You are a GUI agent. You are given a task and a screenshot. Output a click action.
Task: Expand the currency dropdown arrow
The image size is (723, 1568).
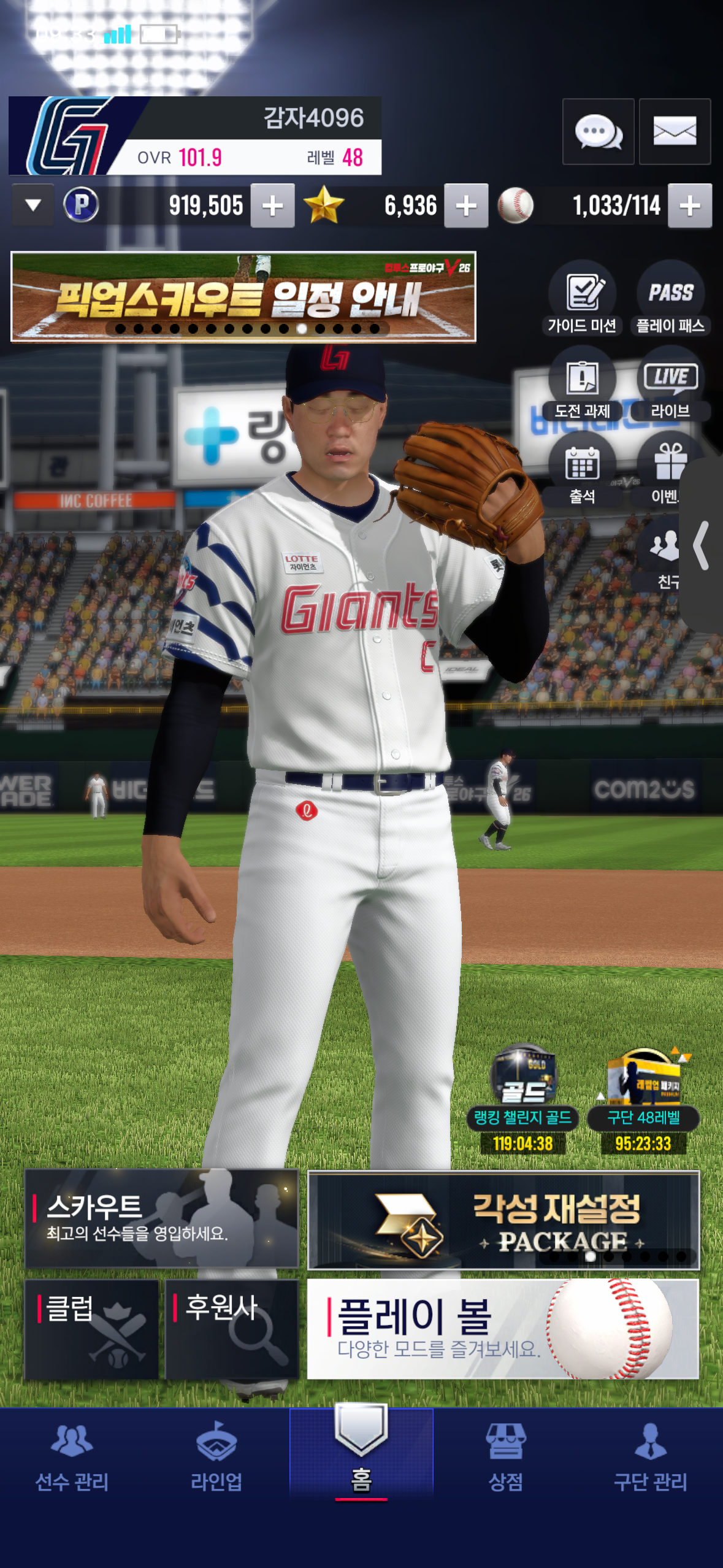(33, 206)
